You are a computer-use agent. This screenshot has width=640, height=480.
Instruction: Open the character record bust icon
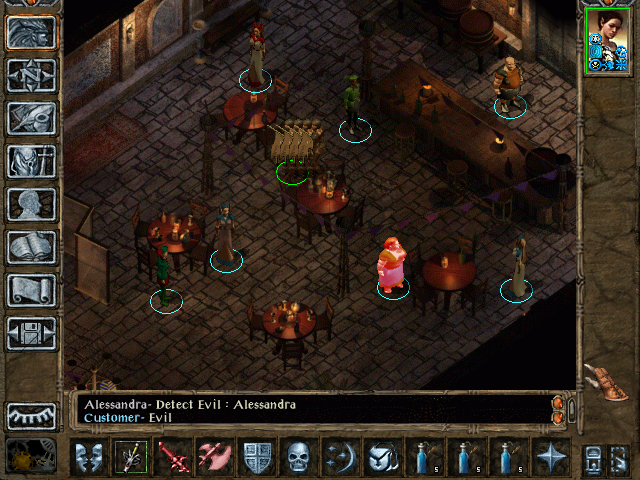31,204
